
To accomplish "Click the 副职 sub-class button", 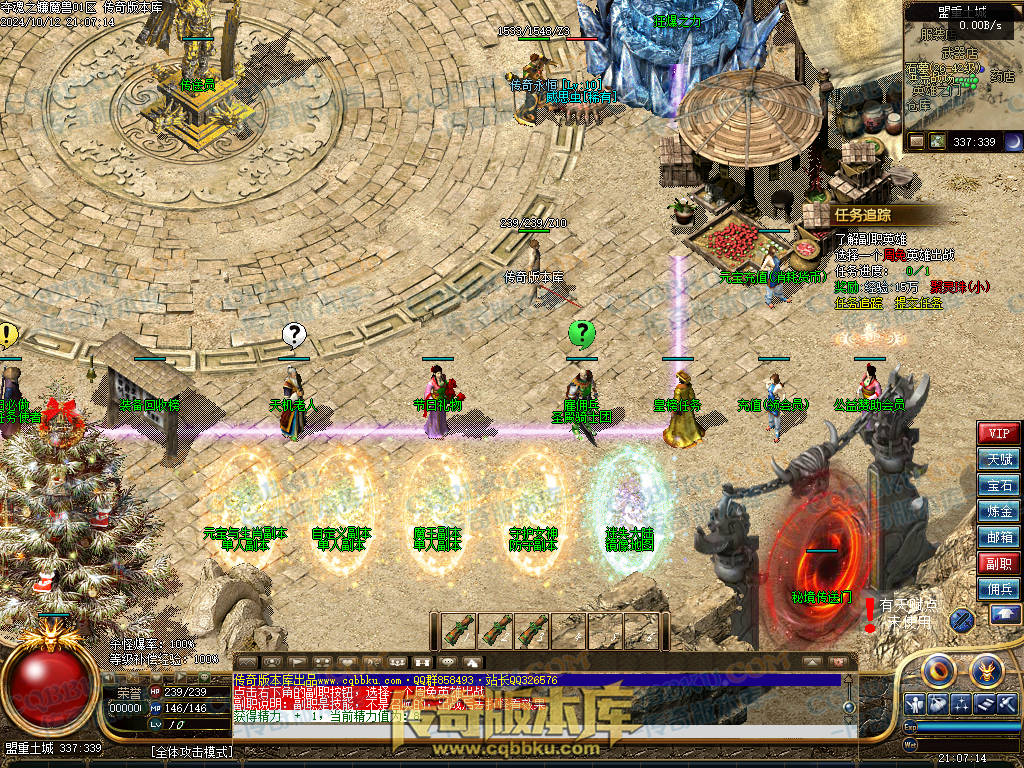I will point(998,563).
